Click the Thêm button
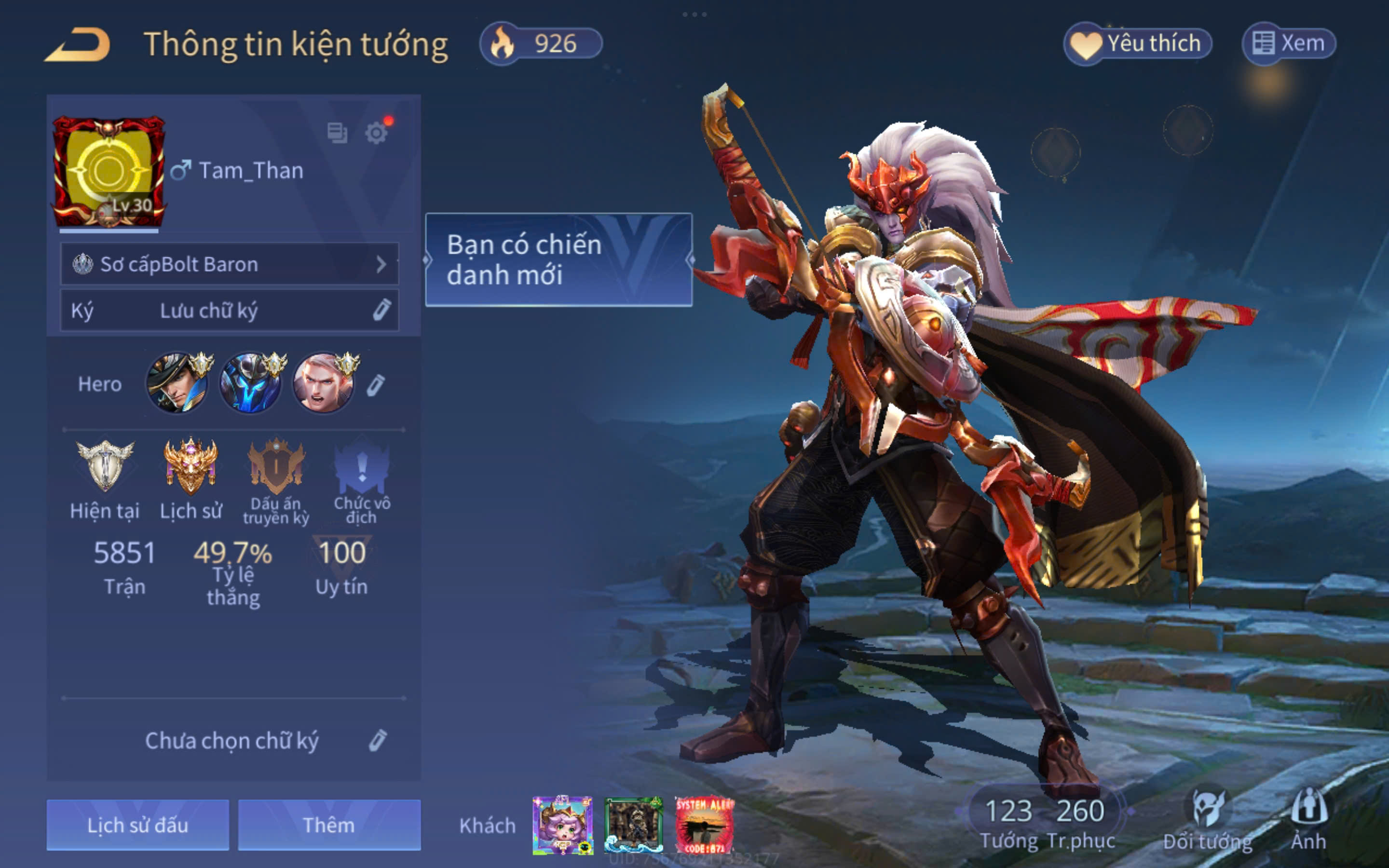Viewport: 1389px width, 868px height. tap(329, 825)
